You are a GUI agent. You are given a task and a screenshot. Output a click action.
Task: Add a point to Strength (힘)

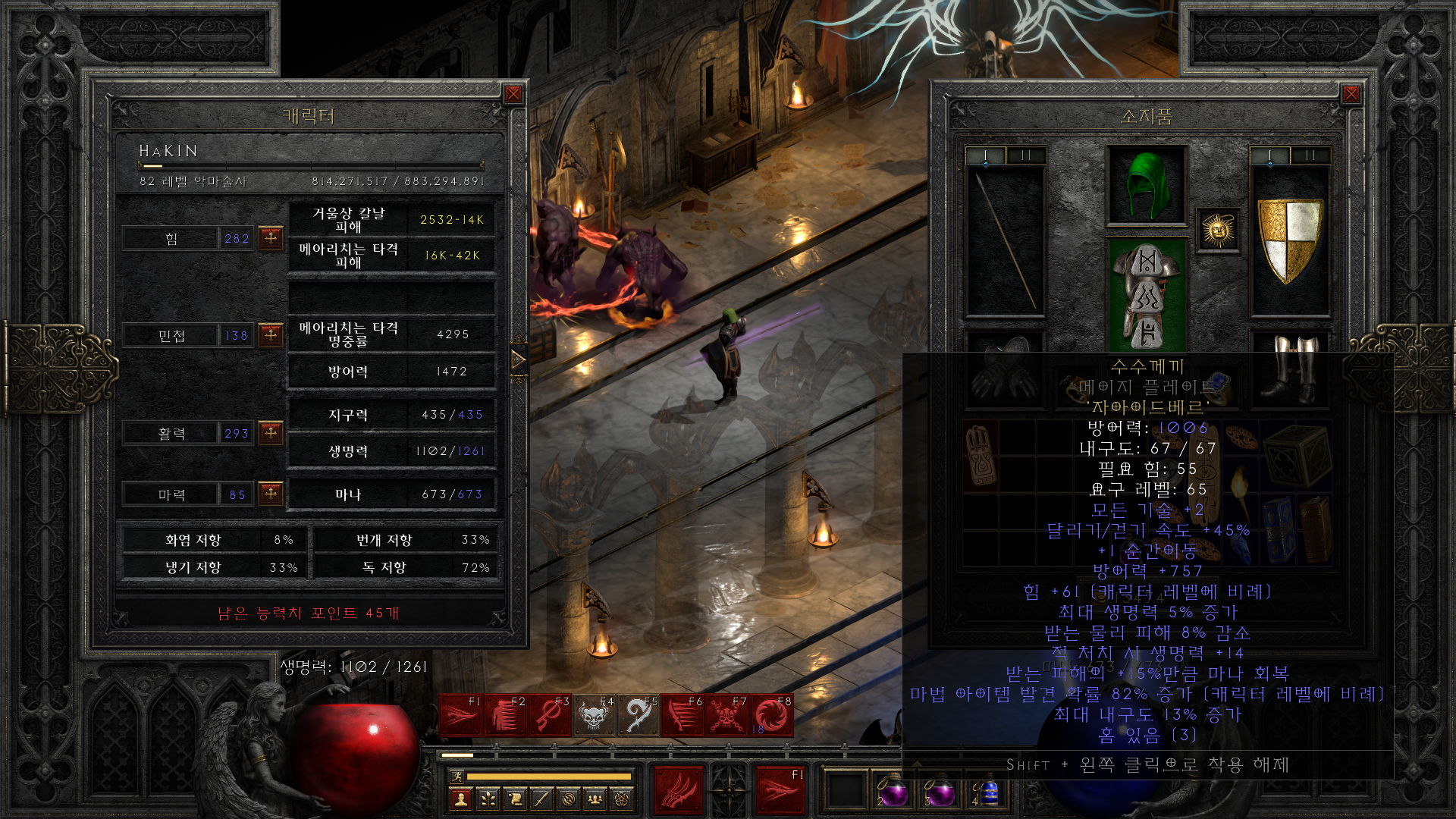[x=271, y=238]
